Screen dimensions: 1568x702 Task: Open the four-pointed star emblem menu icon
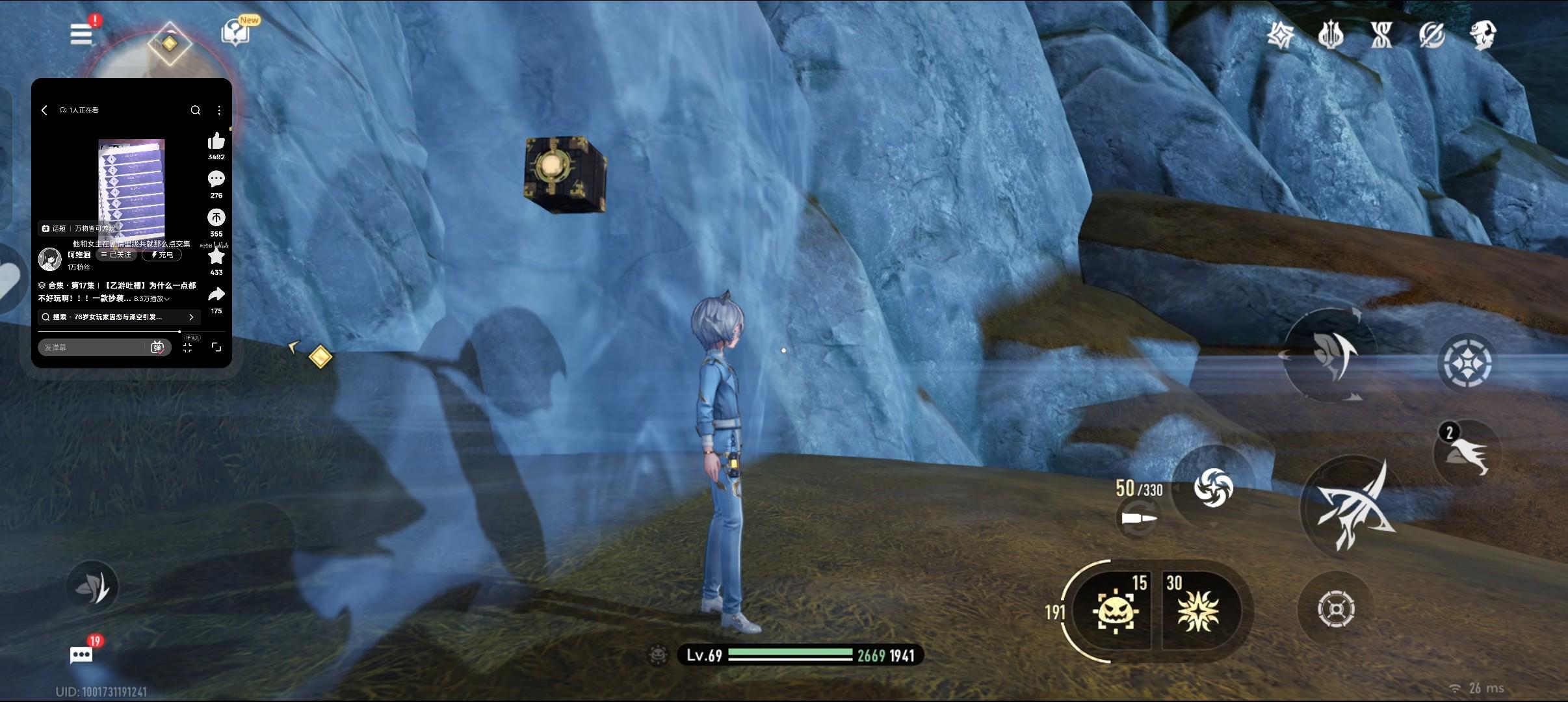[x=1281, y=34]
